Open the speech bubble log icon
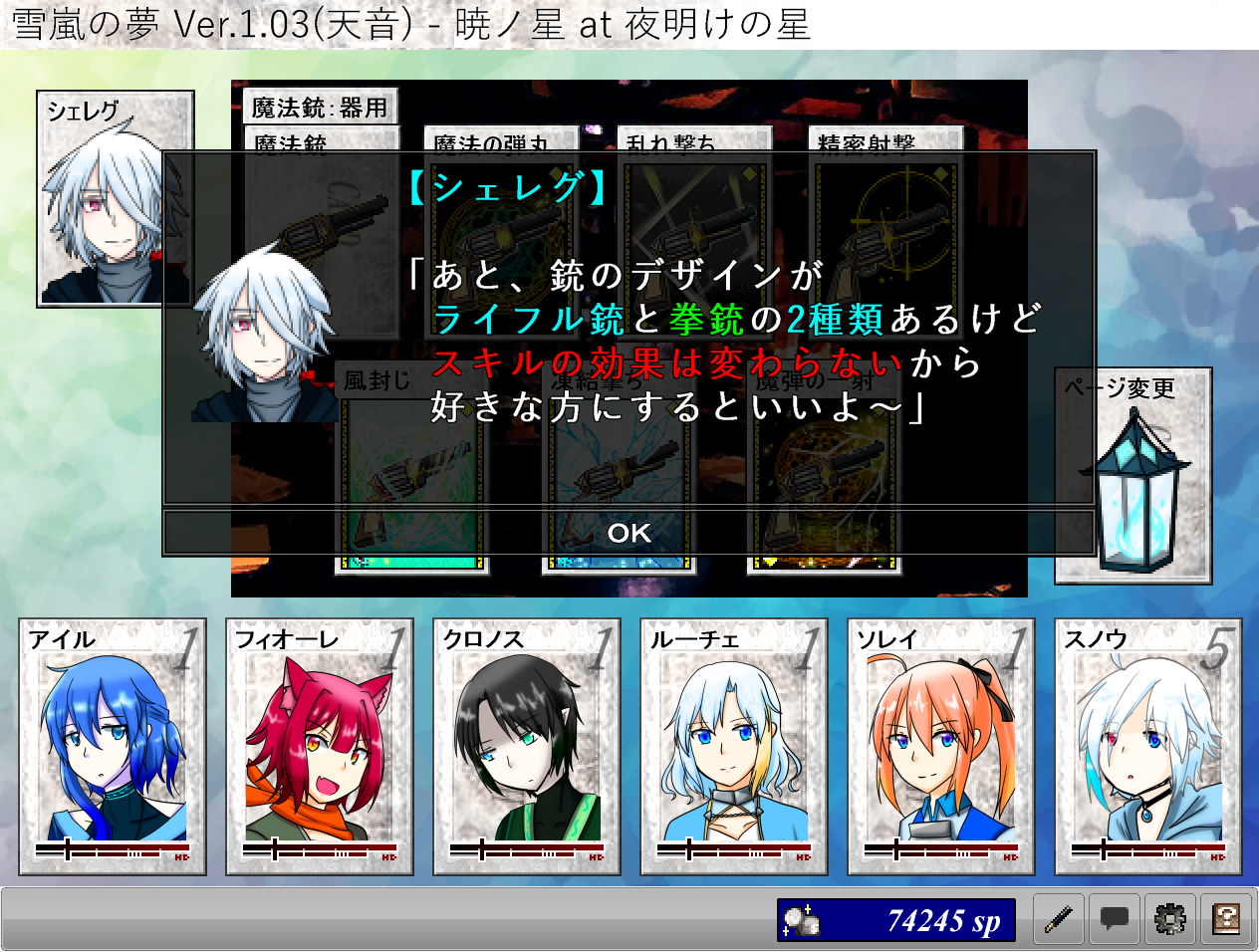 (1115, 919)
